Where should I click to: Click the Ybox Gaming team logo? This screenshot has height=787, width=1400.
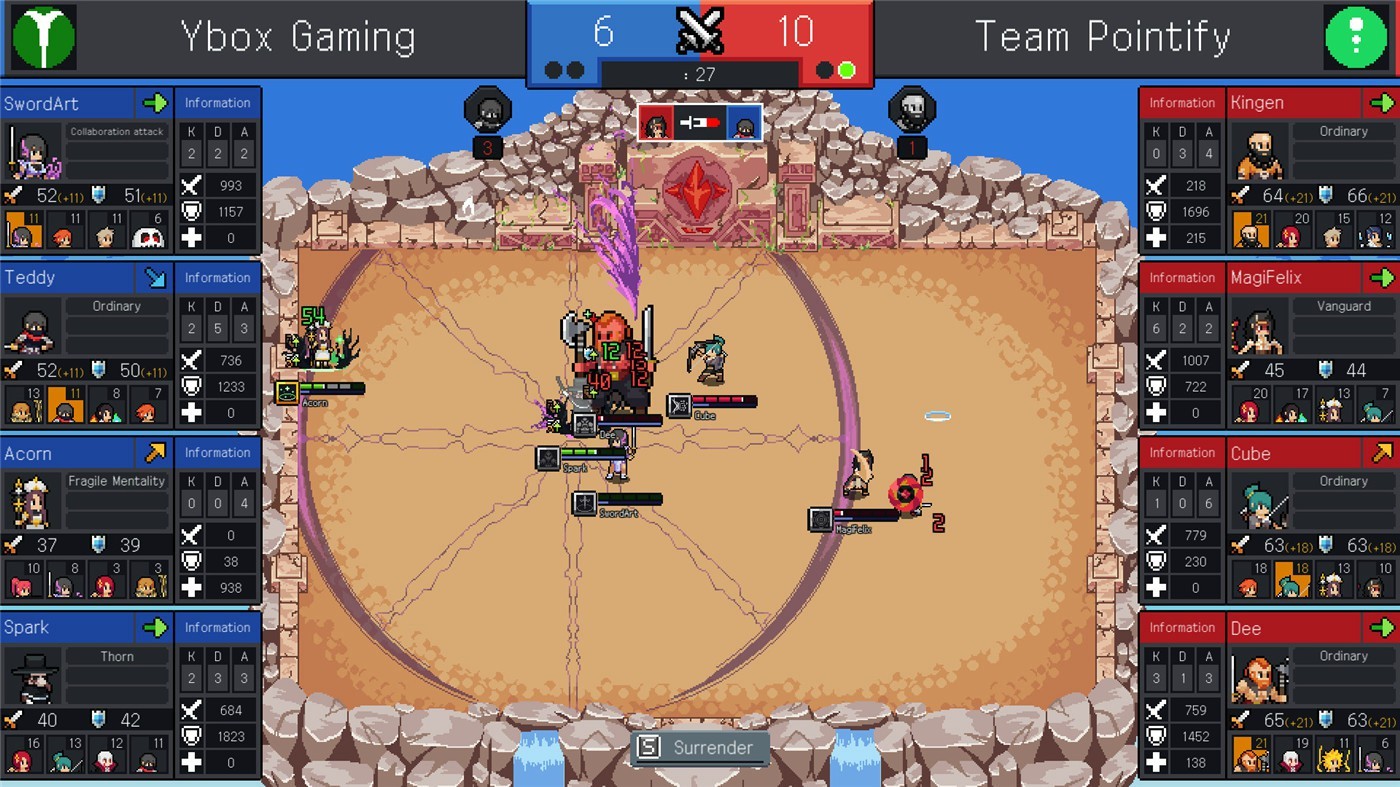[42, 38]
